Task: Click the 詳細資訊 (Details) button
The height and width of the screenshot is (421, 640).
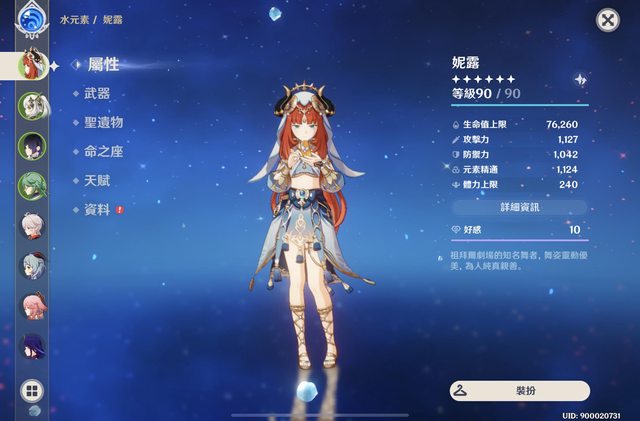Action: [517, 207]
